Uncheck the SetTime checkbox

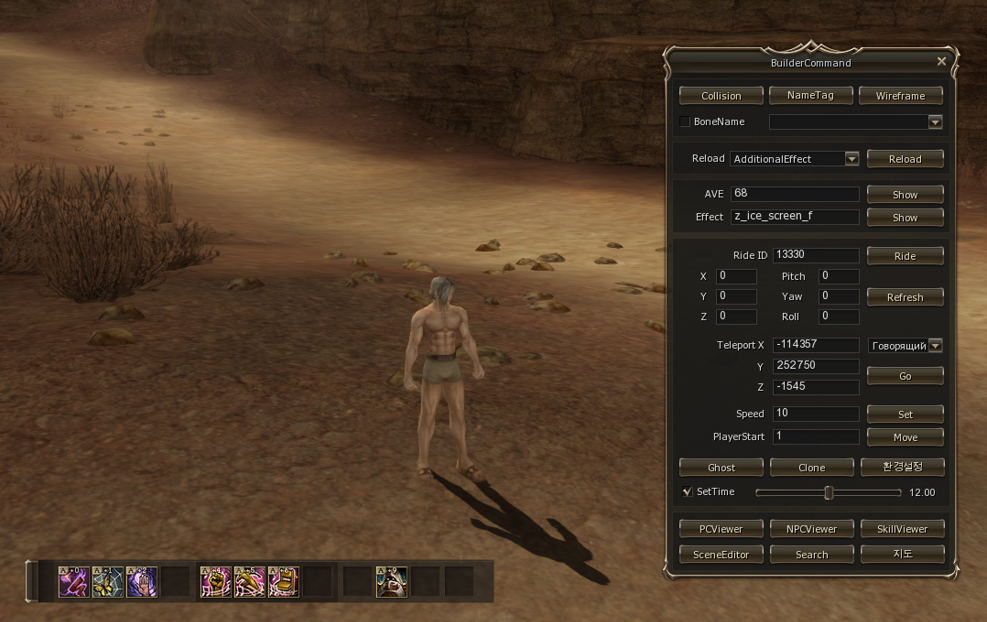point(687,492)
